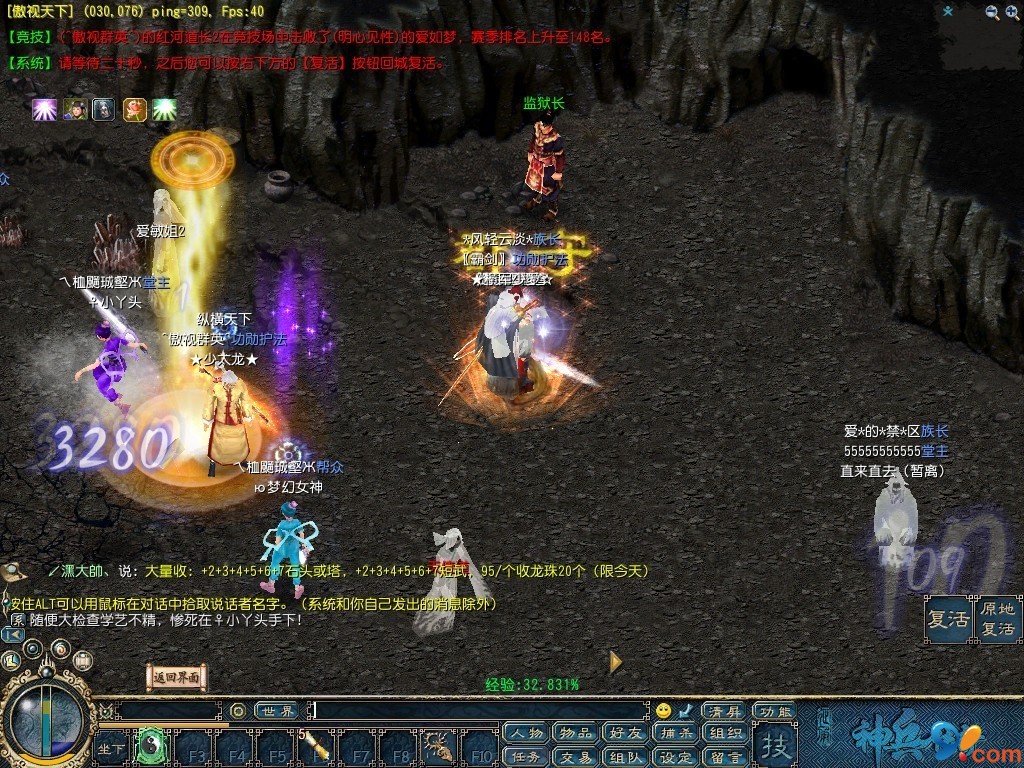
Task: Select the 世界 chat channel button
Action: [x=276, y=711]
